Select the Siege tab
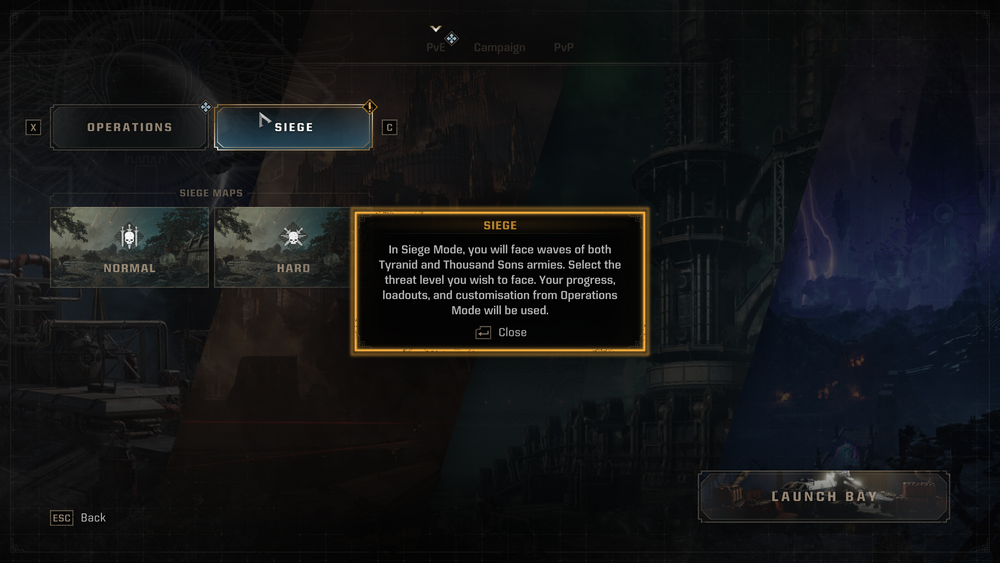Viewport: 1000px width, 563px height. pyautogui.click(x=294, y=127)
